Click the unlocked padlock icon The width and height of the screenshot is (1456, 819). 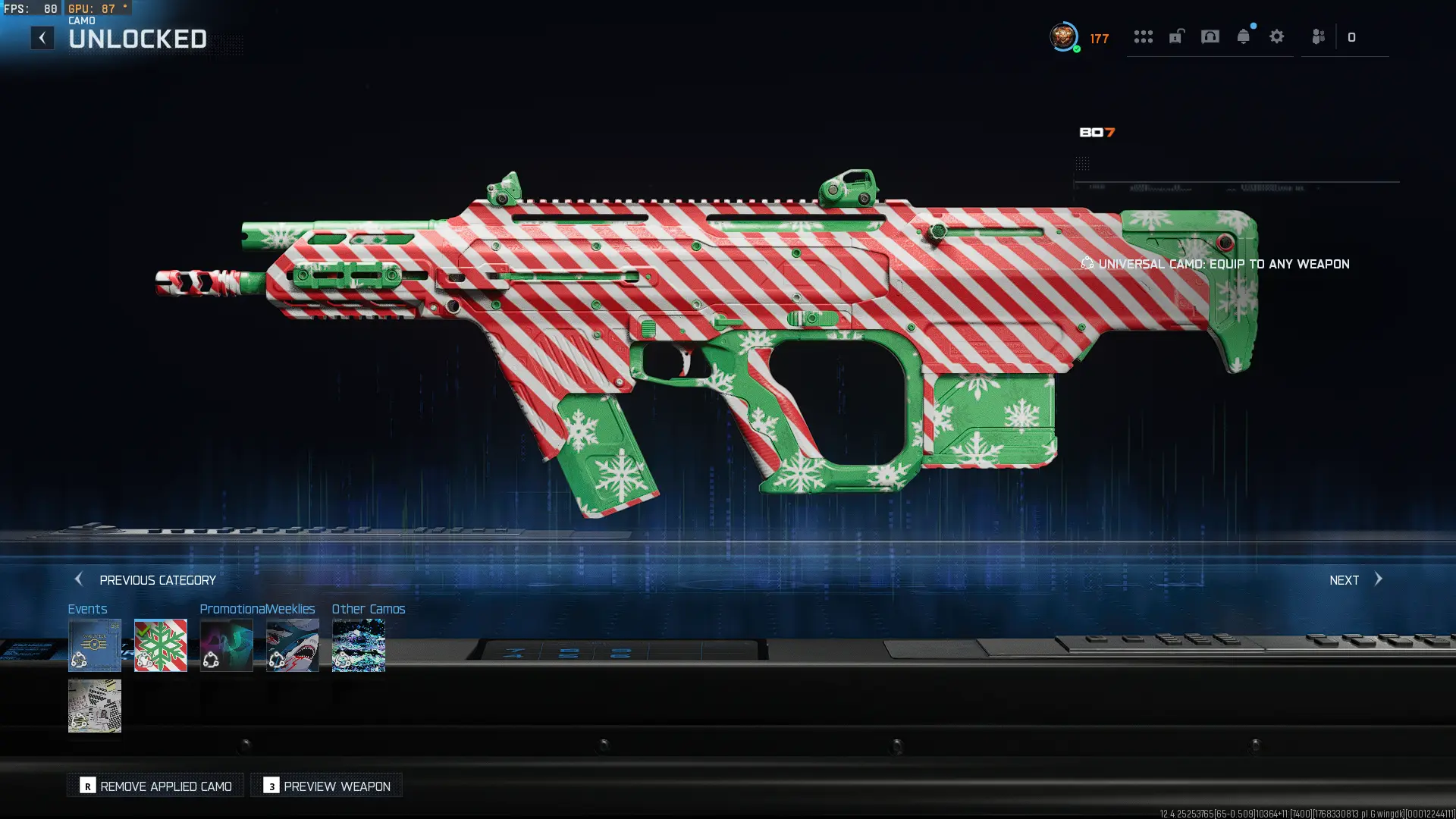coord(1176,36)
